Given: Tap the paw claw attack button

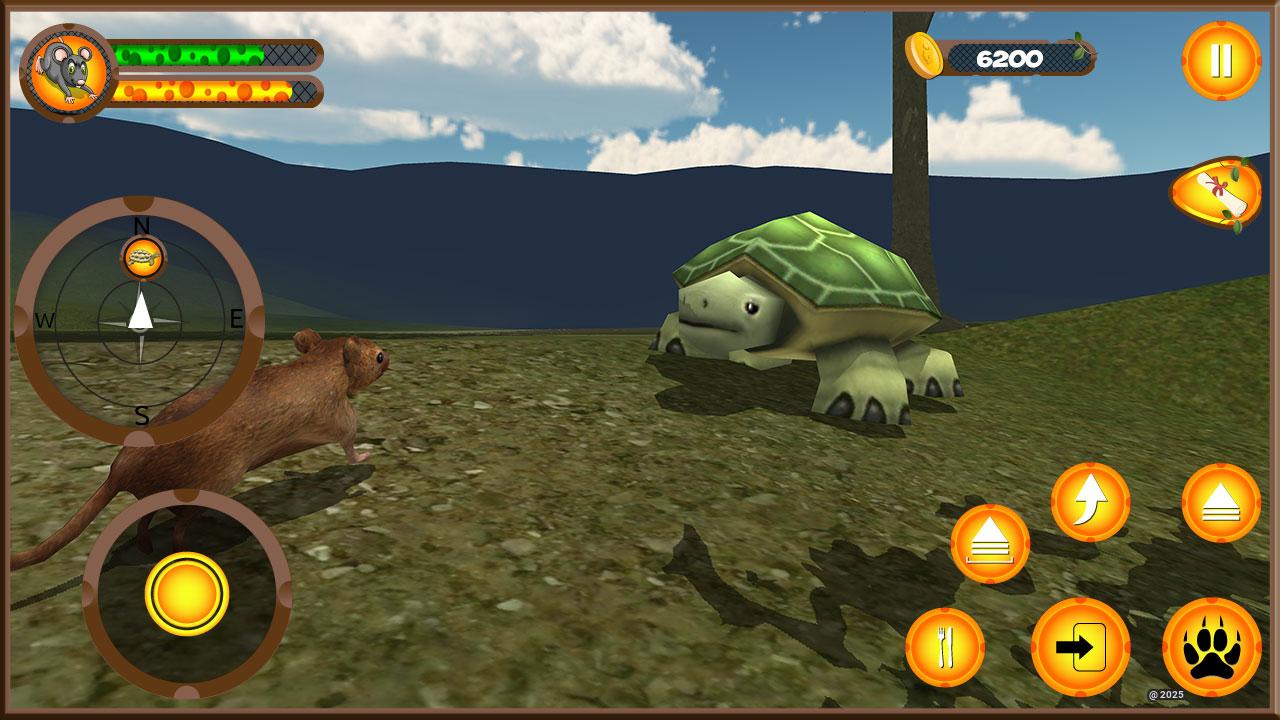Looking at the screenshot, I should click(x=1211, y=647).
